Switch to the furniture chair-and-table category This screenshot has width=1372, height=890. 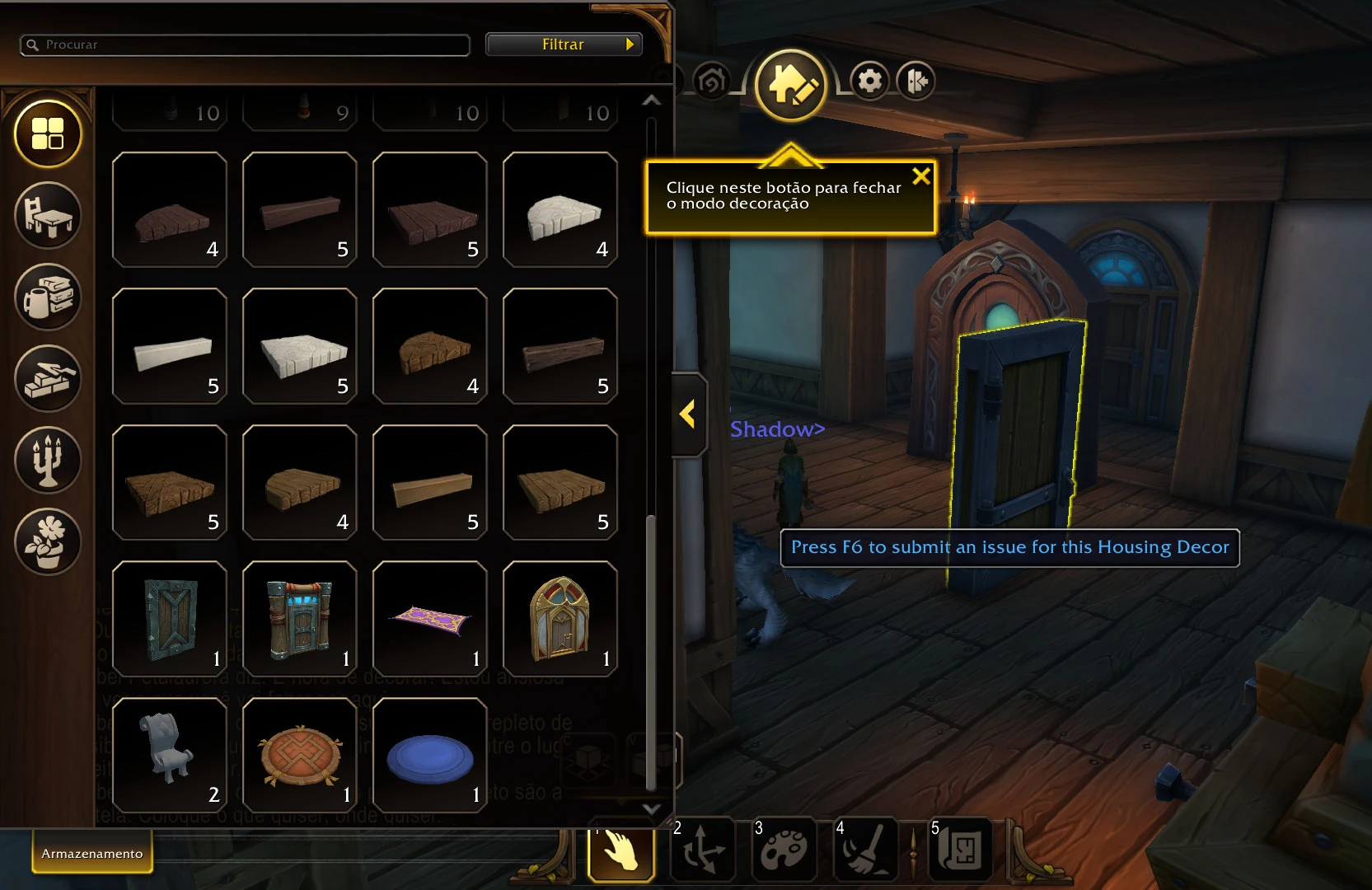pyautogui.click(x=48, y=215)
